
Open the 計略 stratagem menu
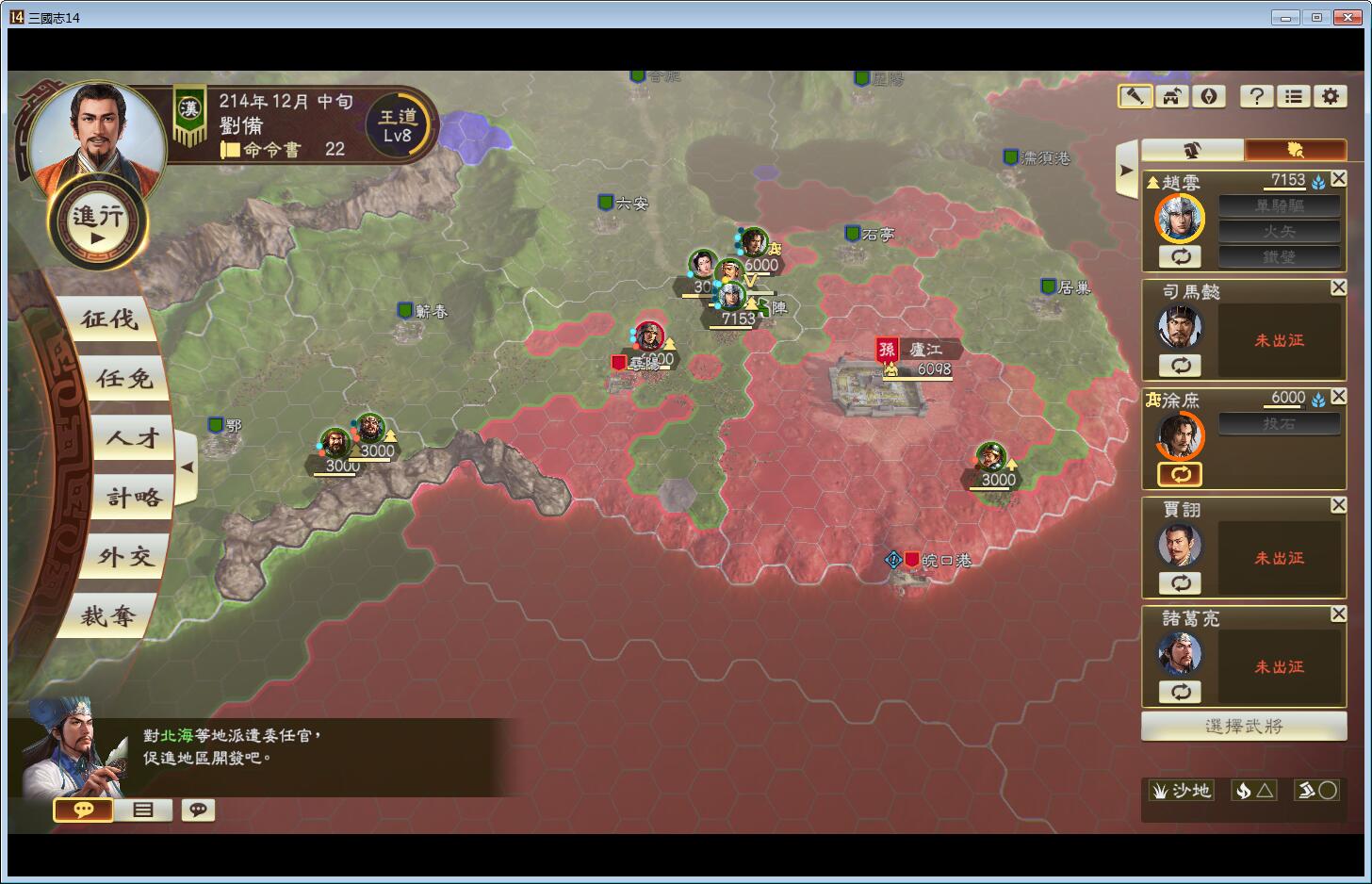(134, 498)
